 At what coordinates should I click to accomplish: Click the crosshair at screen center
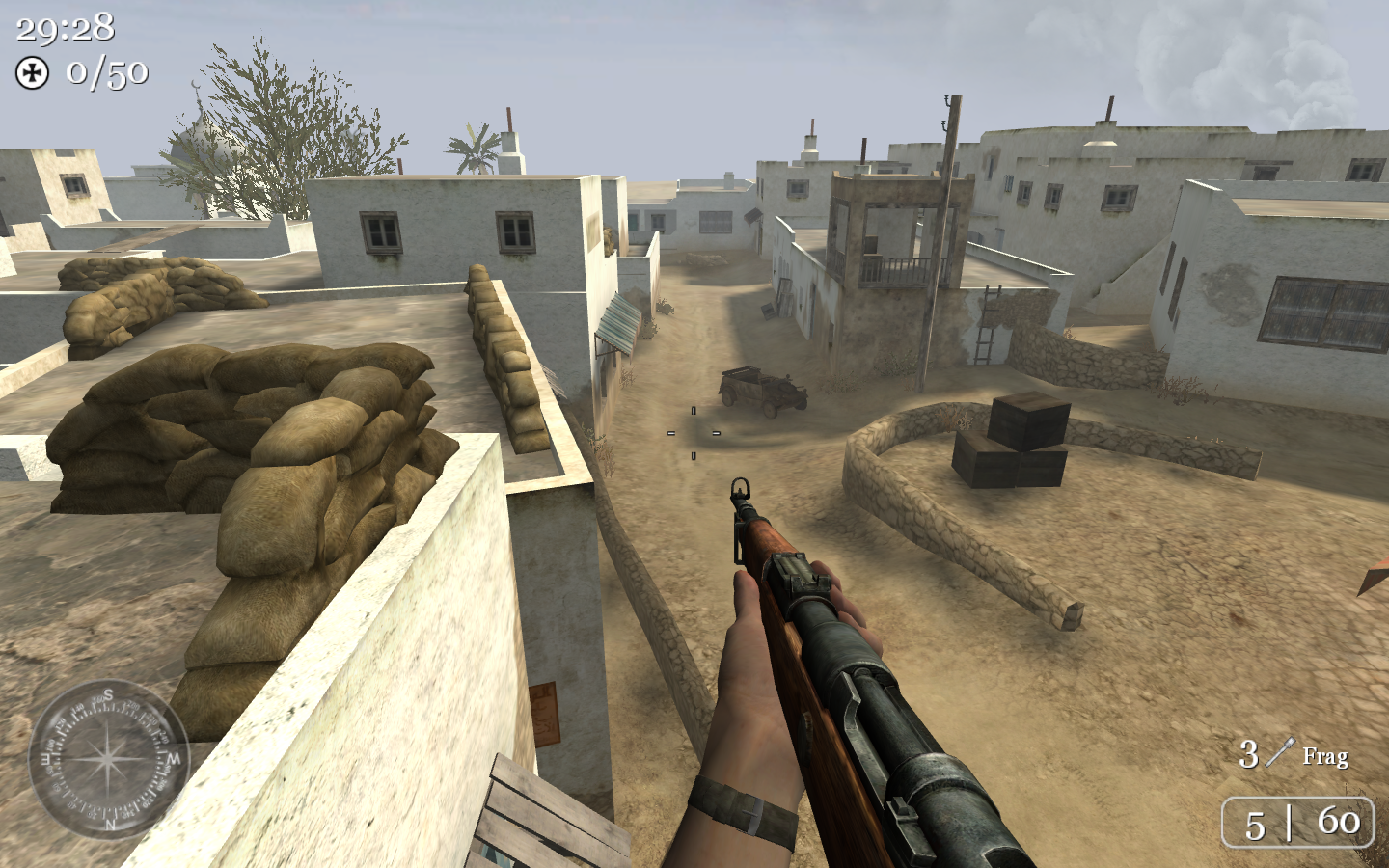click(692, 433)
